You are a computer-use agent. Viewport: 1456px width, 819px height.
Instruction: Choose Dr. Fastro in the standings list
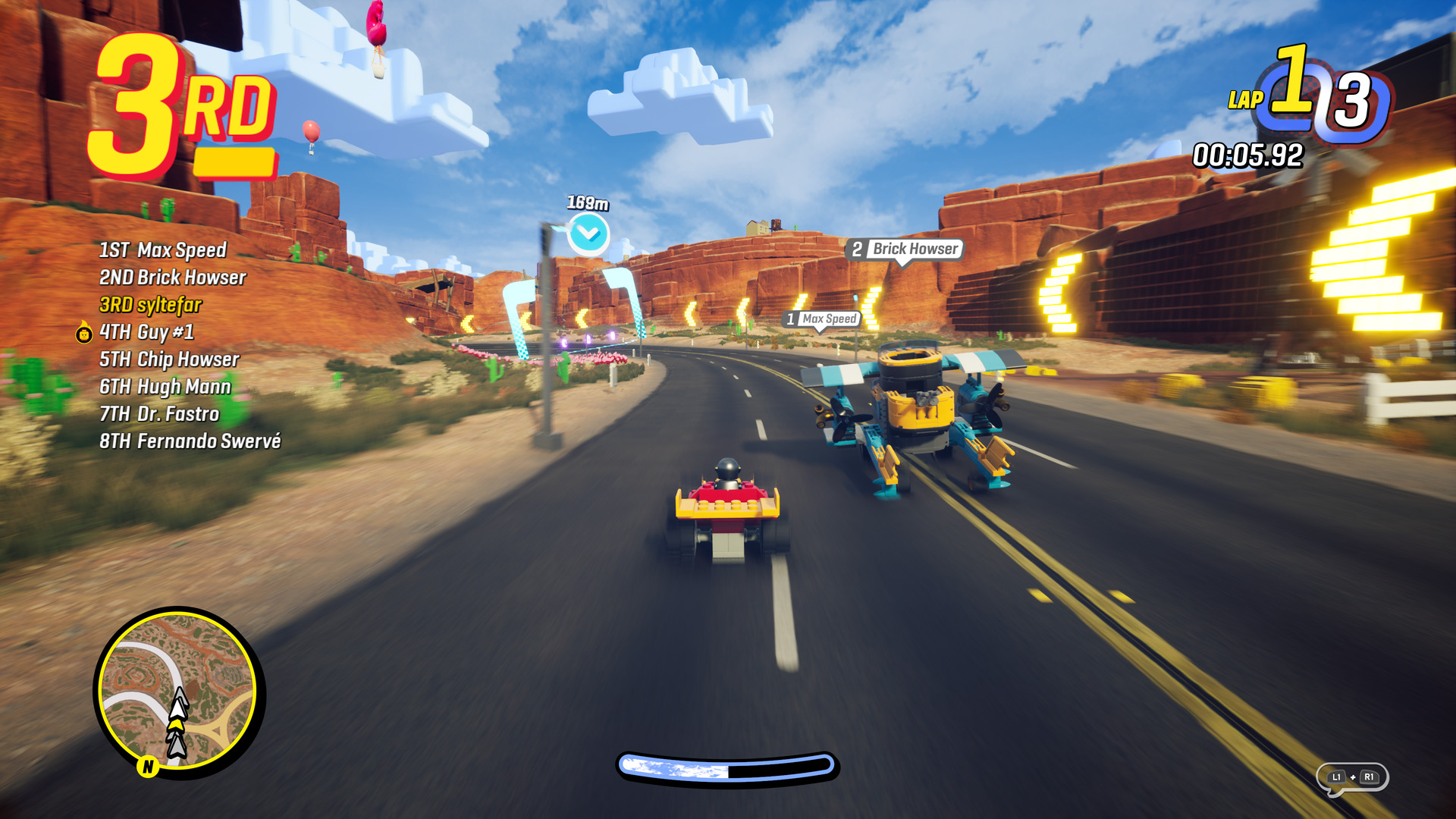click(x=159, y=414)
